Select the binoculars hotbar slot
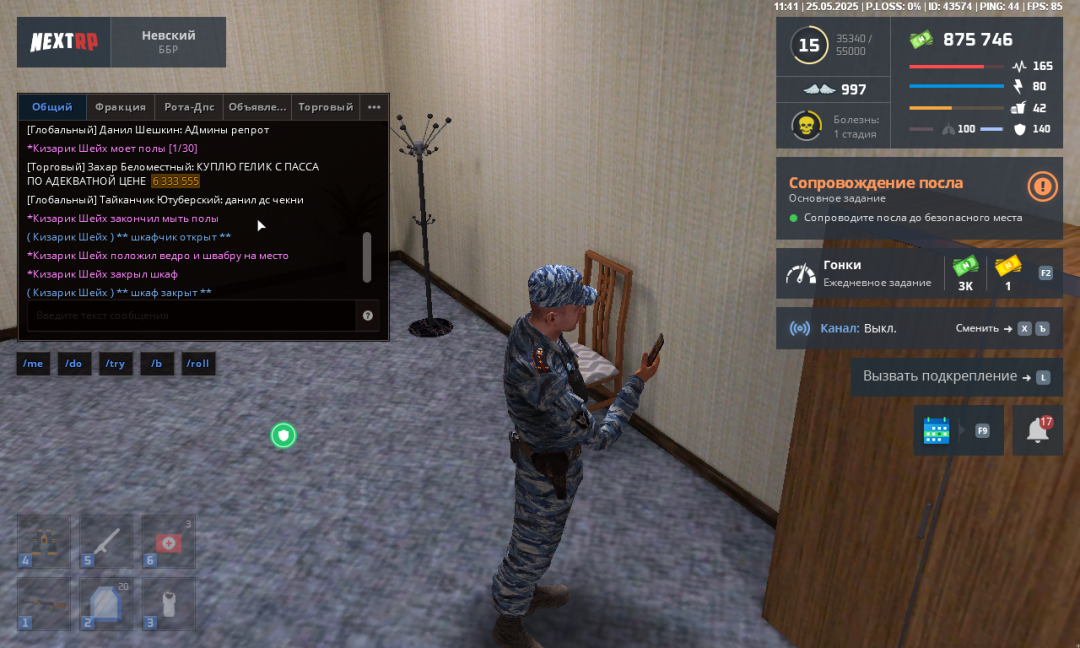 pyautogui.click(x=44, y=541)
